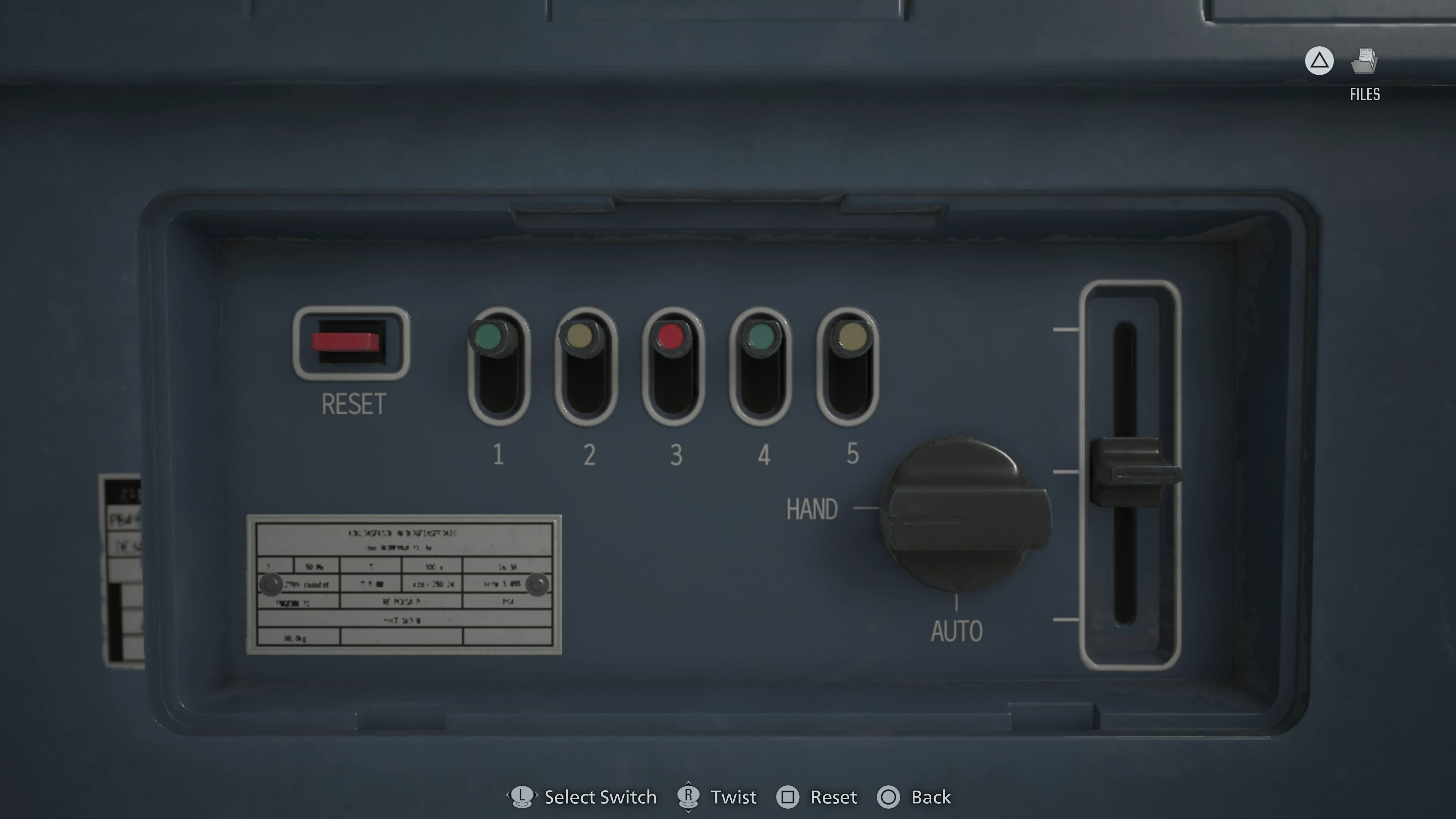The height and width of the screenshot is (819, 1456).
Task: Click the triangle button prompt icon
Action: [x=1319, y=61]
